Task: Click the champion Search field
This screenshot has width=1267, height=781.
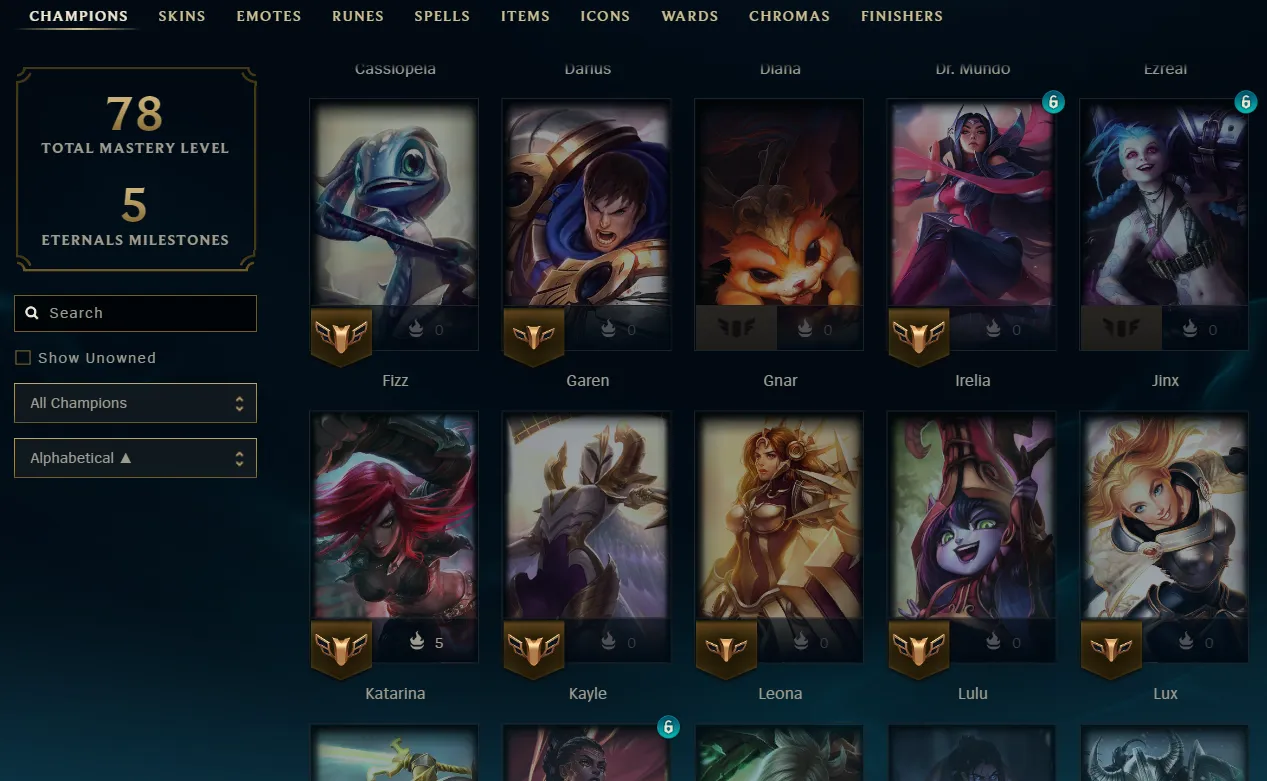Action: click(136, 313)
